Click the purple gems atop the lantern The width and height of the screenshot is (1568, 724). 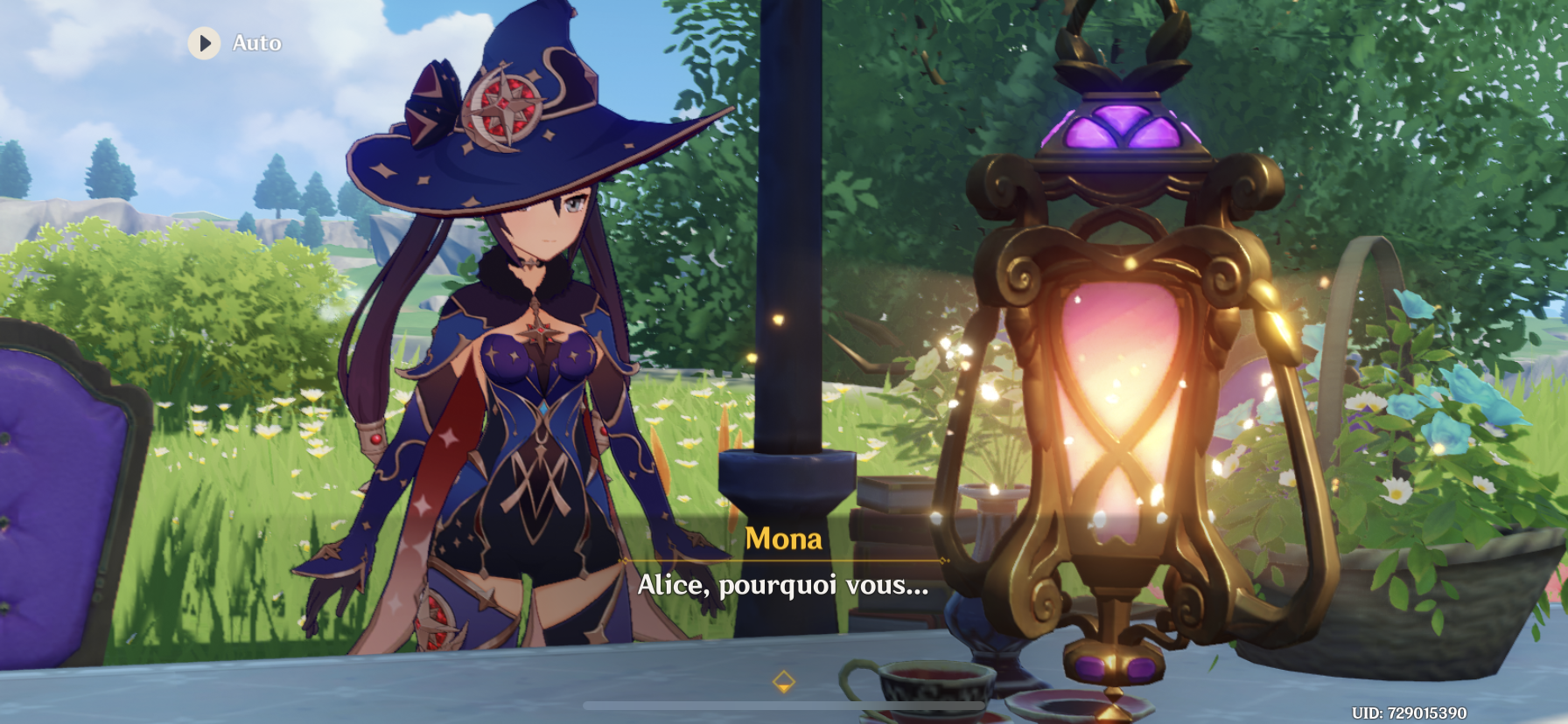pyautogui.click(x=1124, y=122)
